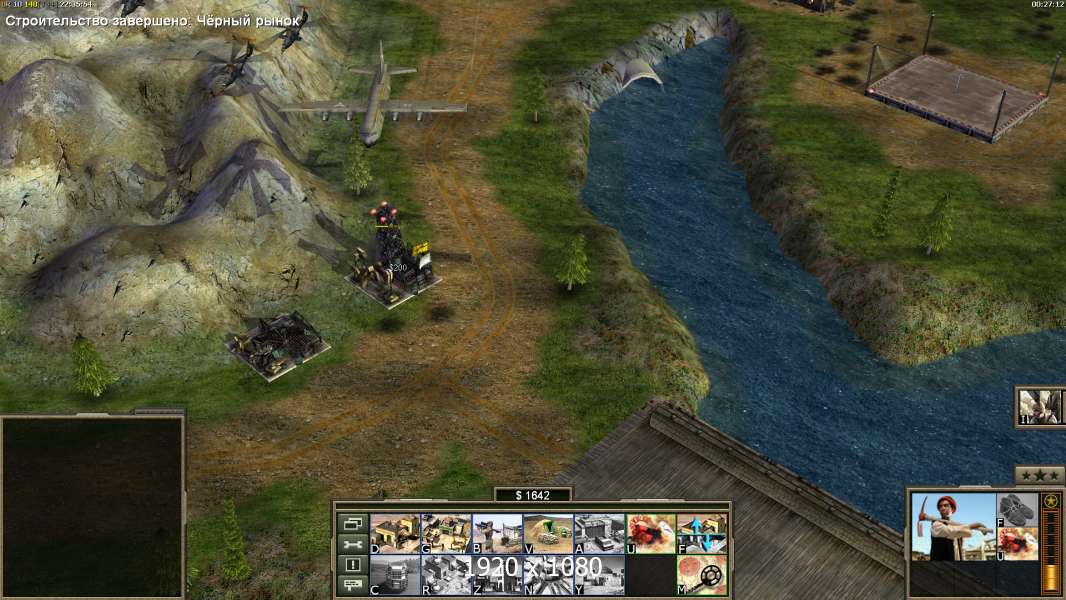1066x600 pixels.
Task: Select the first GLA building icon (D)
Action: pos(394,534)
